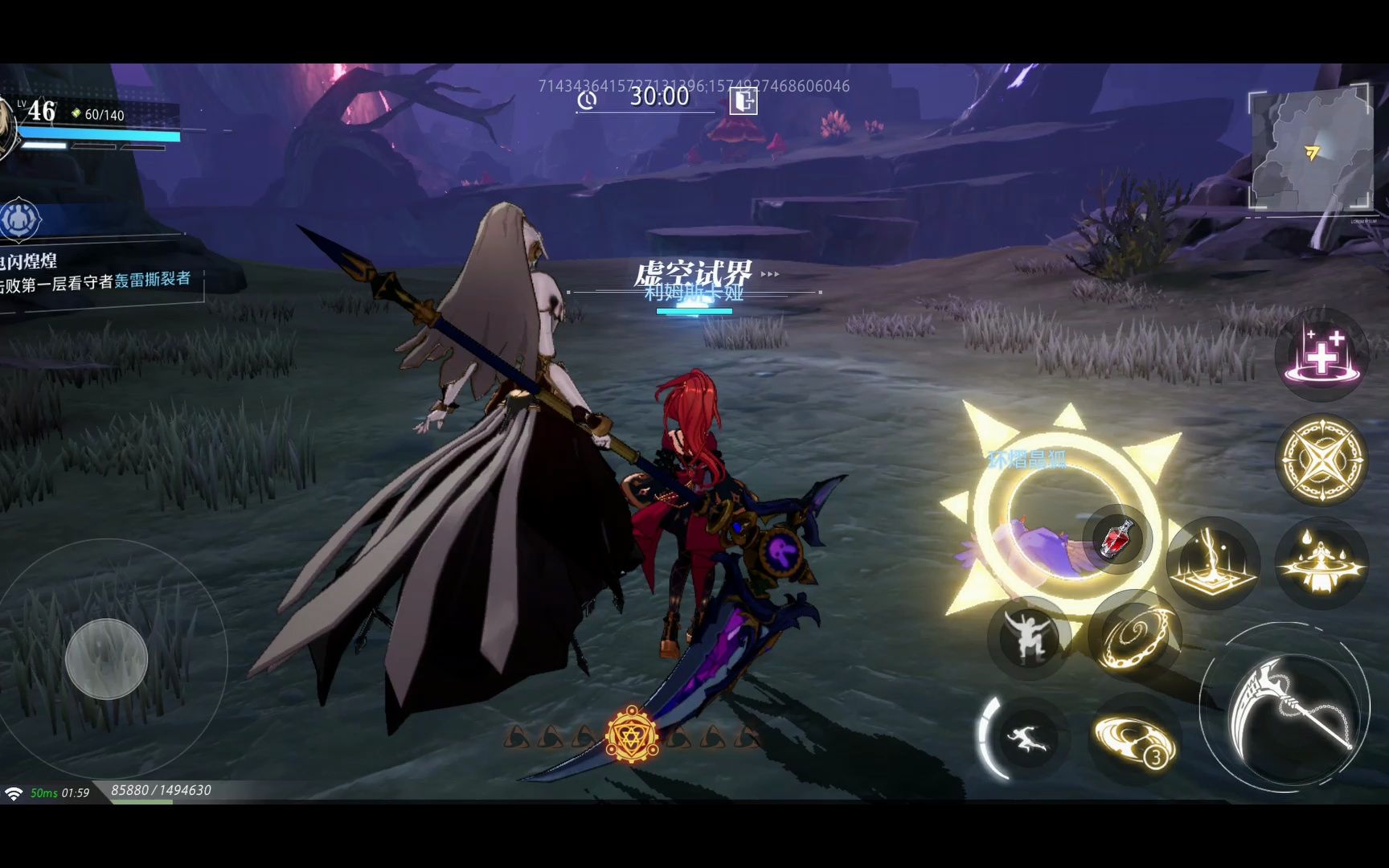Click the exit dungeon door icon
Viewport: 1389px width, 868px height.
(x=744, y=100)
